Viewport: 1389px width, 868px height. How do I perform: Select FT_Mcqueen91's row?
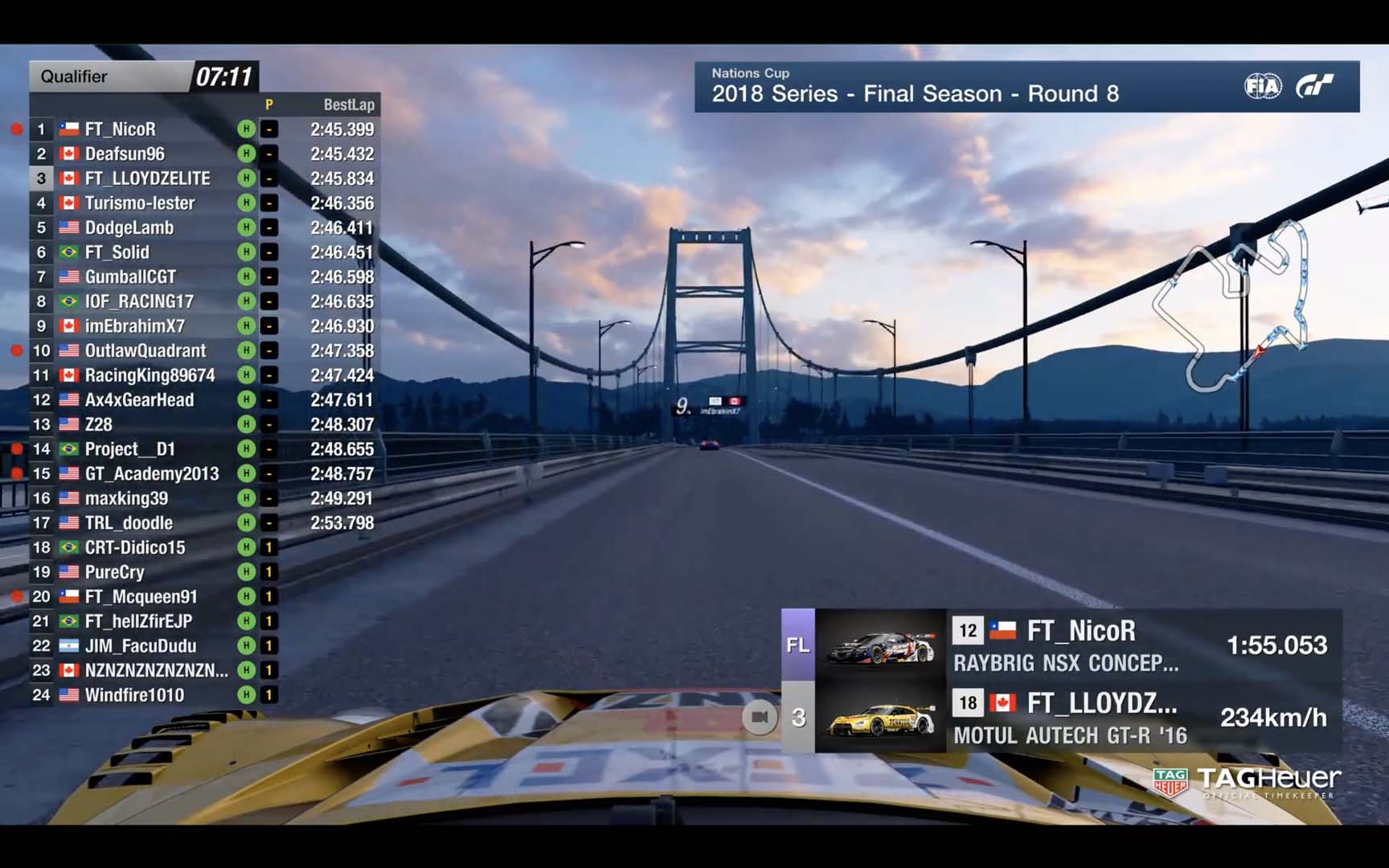[141, 597]
